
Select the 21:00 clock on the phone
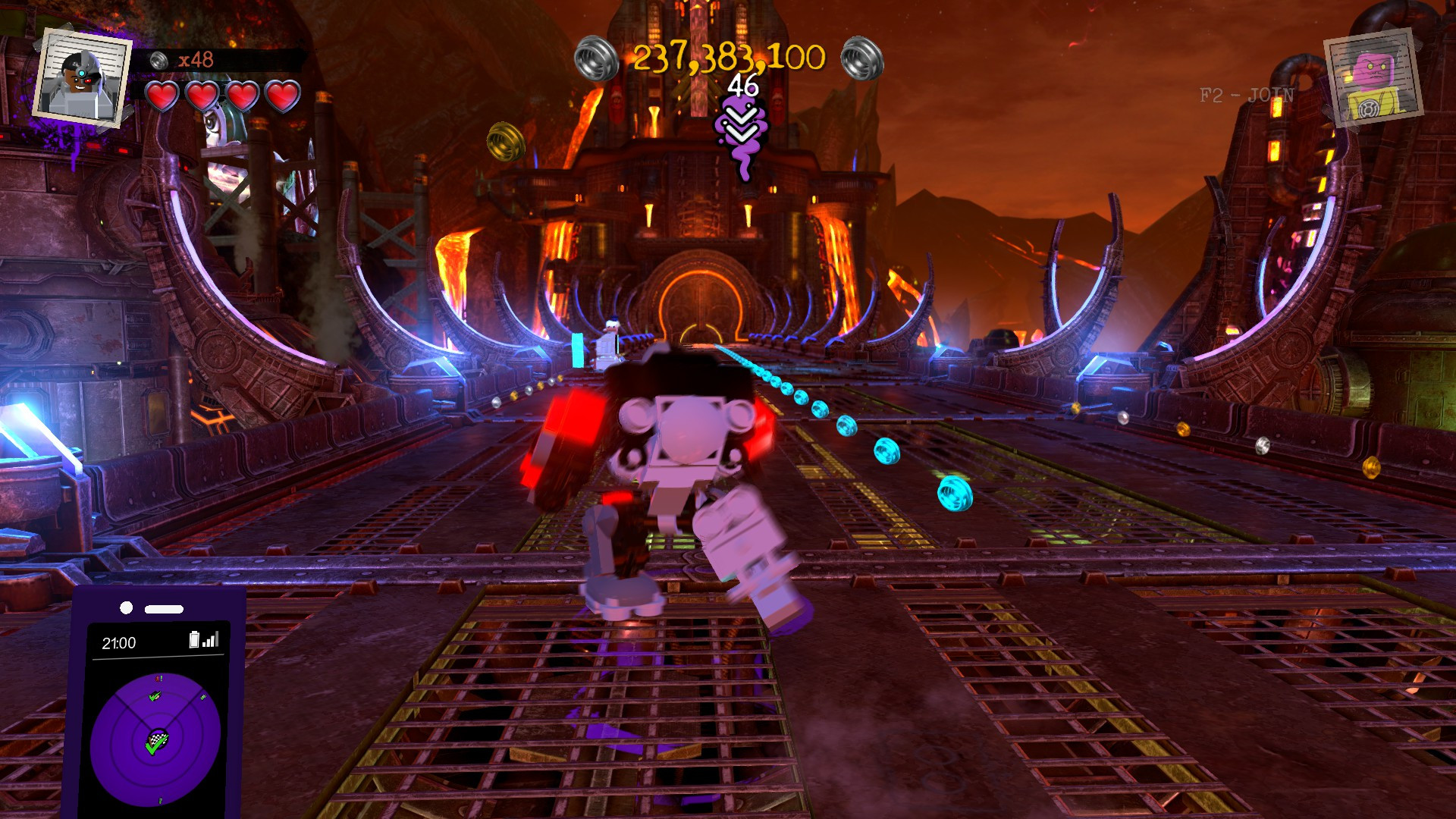pyautogui.click(x=120, y=642)
